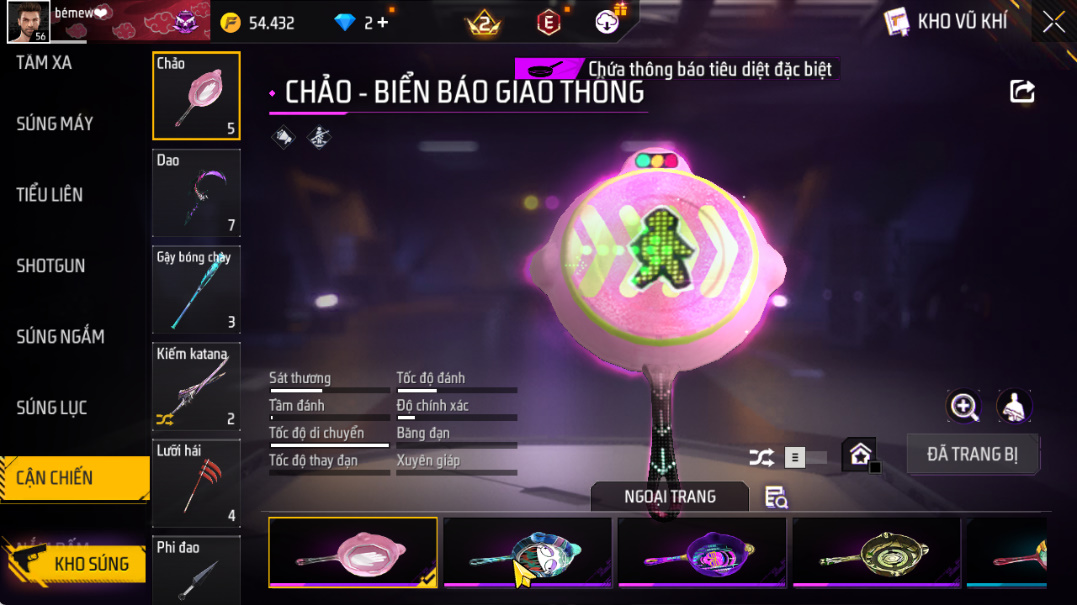Pick the Dao scythe weapon tile

pos(196,193)
